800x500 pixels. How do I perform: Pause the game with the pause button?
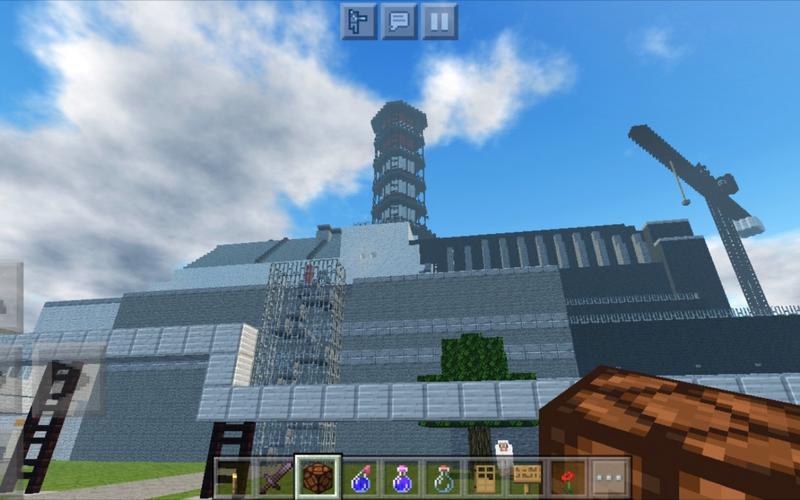440,21
